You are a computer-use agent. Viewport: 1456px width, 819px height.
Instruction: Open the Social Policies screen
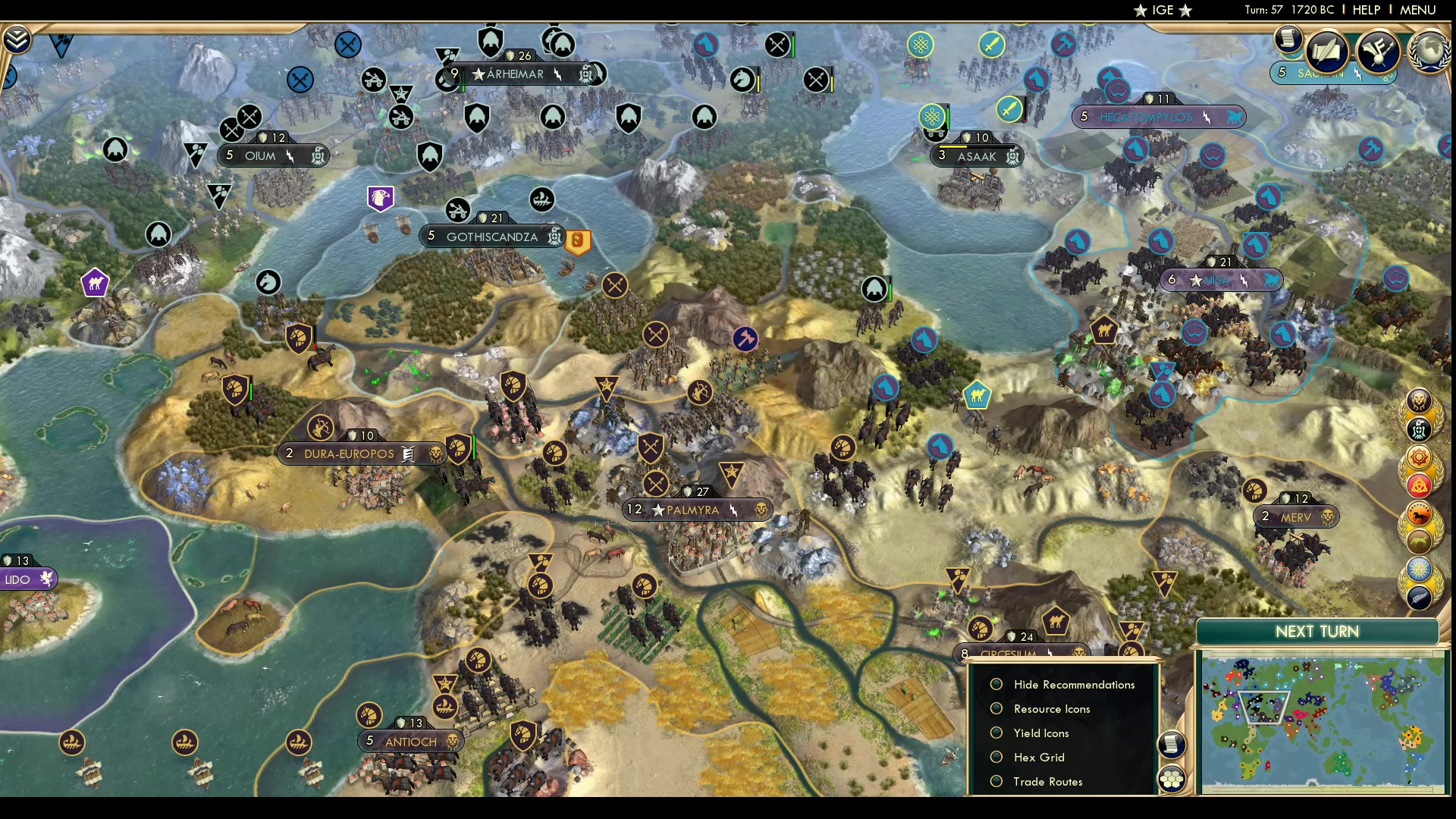[1326, 52]
